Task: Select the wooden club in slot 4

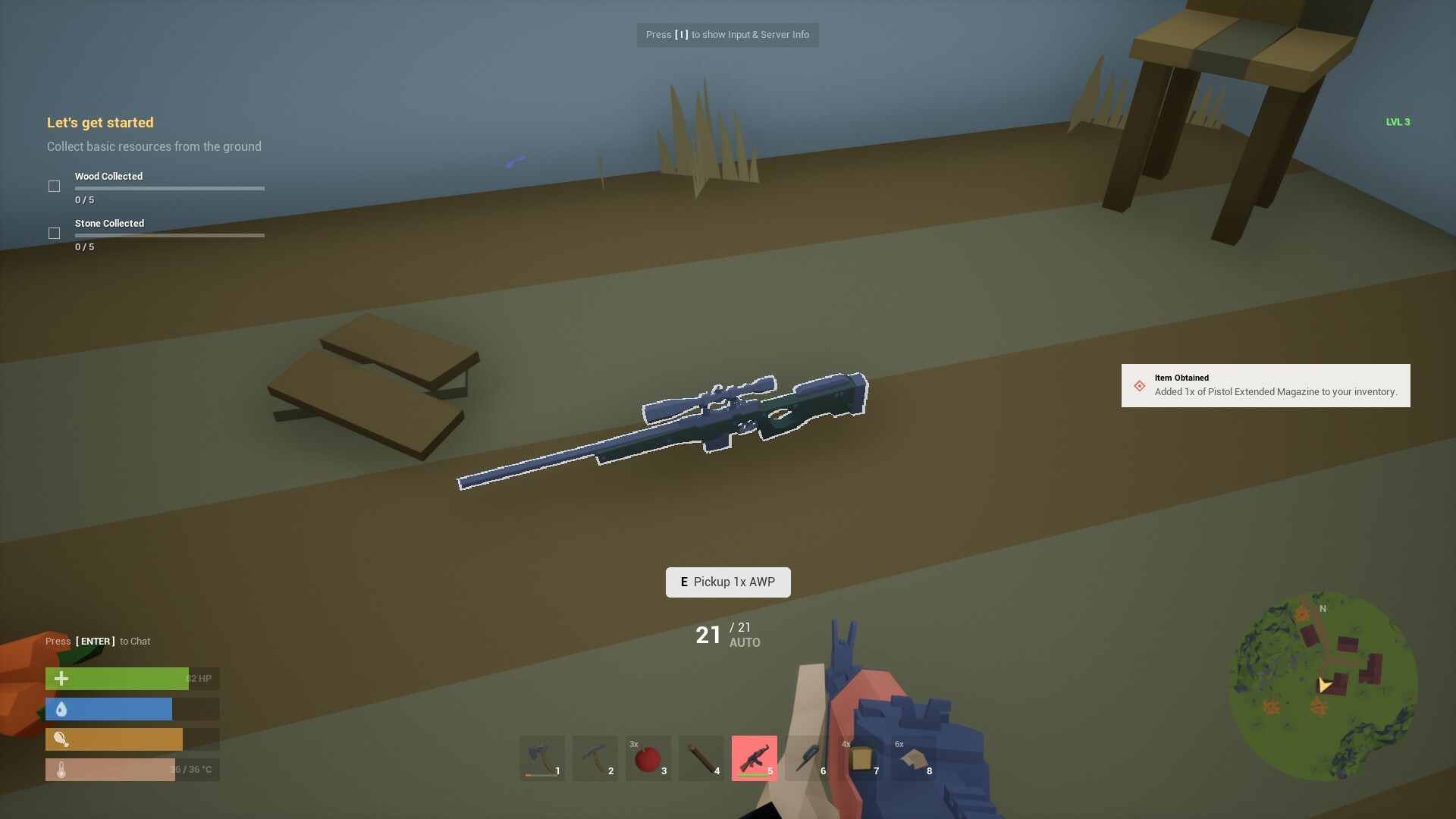Action: 701,758
